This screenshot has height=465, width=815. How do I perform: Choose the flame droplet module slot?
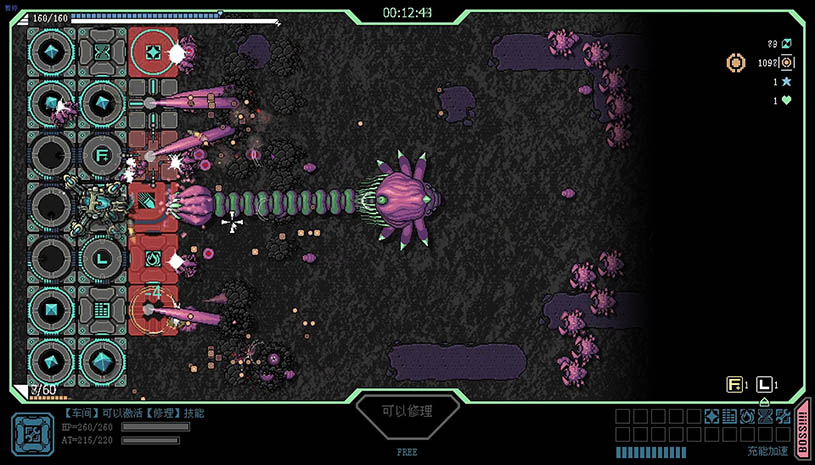(x=746, y=416)
